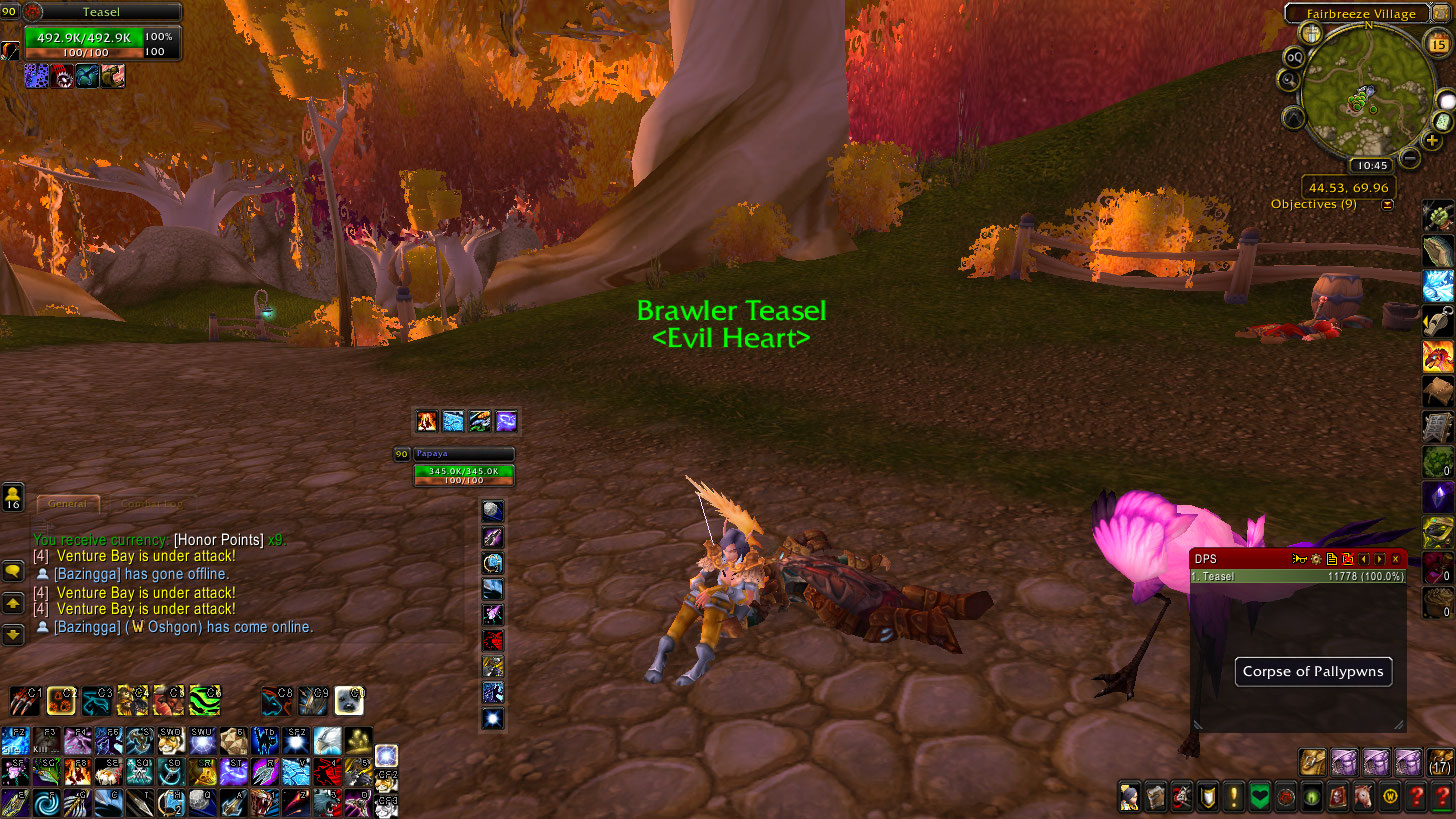Open the social friends button showing 16

(14, 497)
